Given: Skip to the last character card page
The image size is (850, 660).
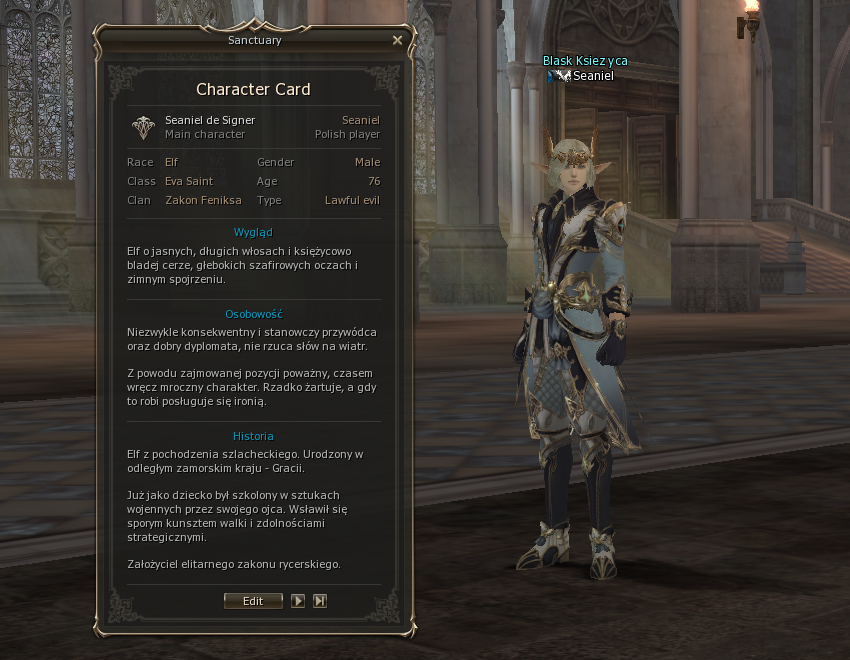Looking at the screenshot, I should (320, 601).
